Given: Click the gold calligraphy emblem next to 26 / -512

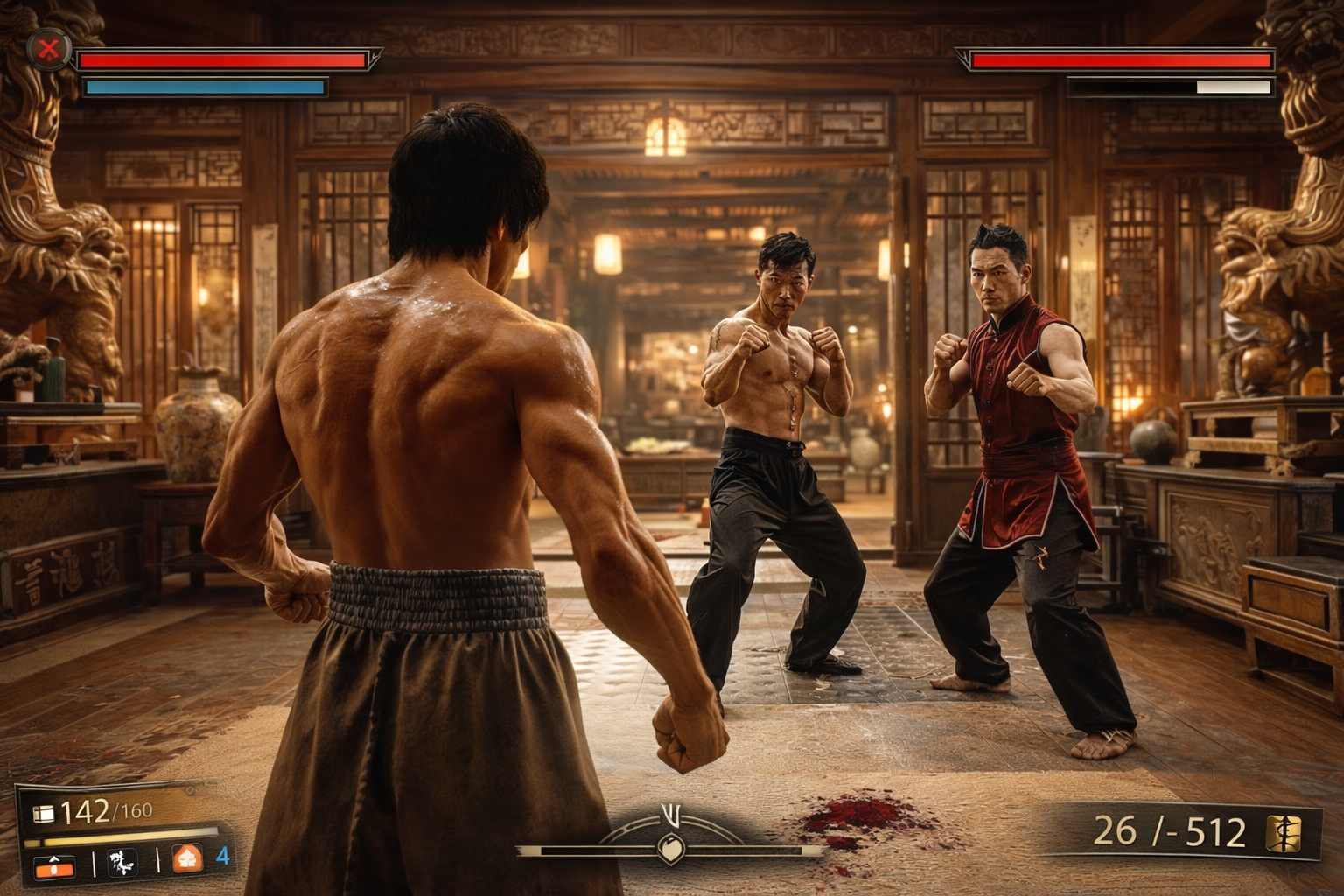Looking at the screenshot, I should [x=1284, y=831].
